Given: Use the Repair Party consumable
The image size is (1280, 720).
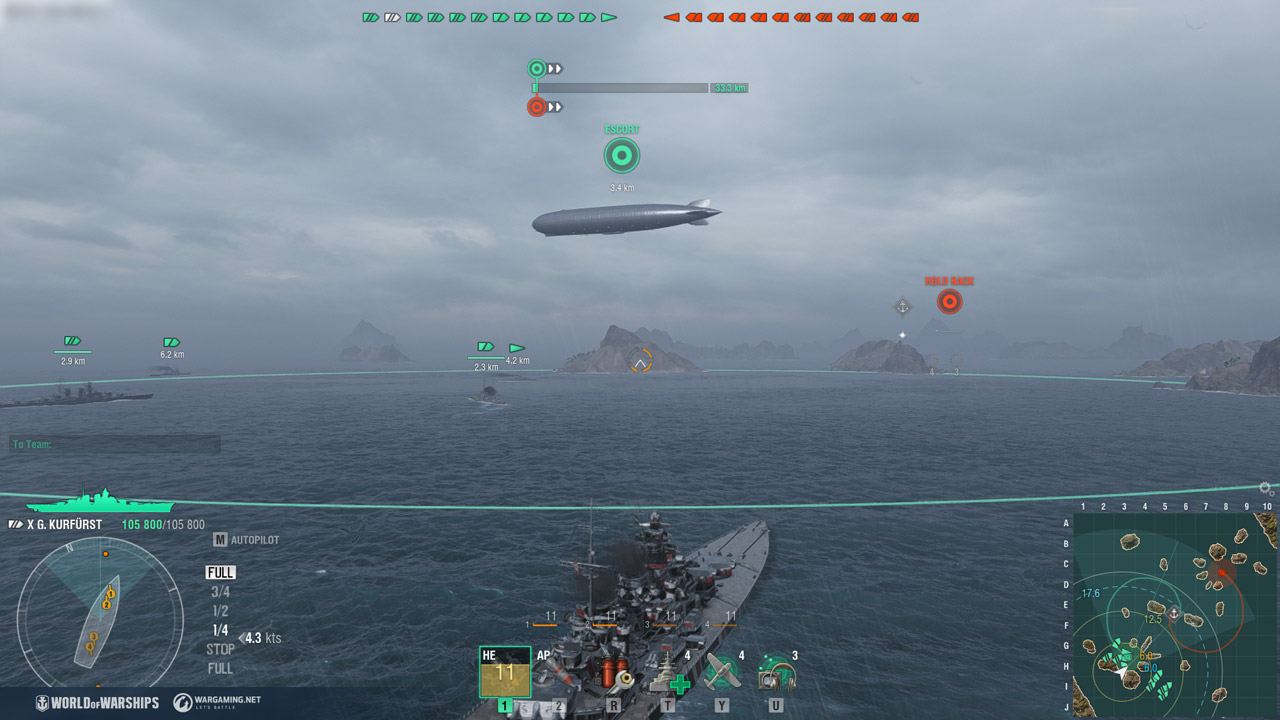Looking at the screenshot, I should (670, 673).
